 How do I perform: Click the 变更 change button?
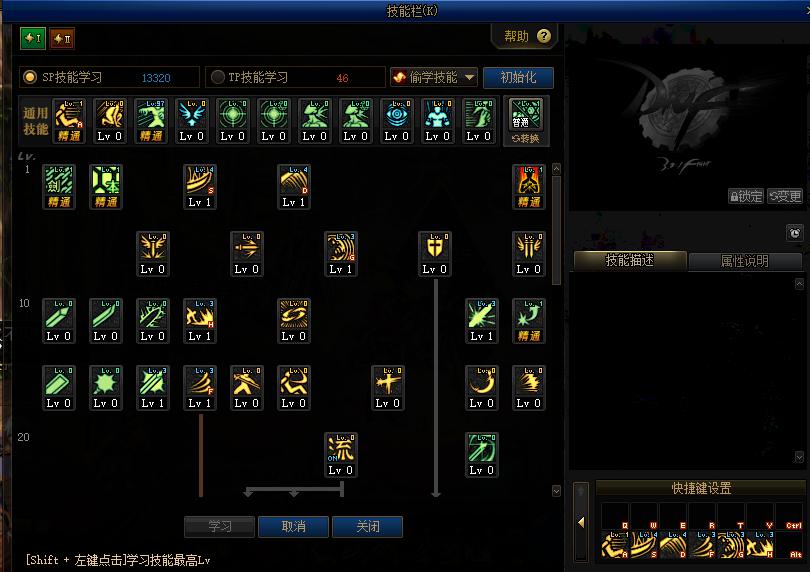[x=785, y=197]
